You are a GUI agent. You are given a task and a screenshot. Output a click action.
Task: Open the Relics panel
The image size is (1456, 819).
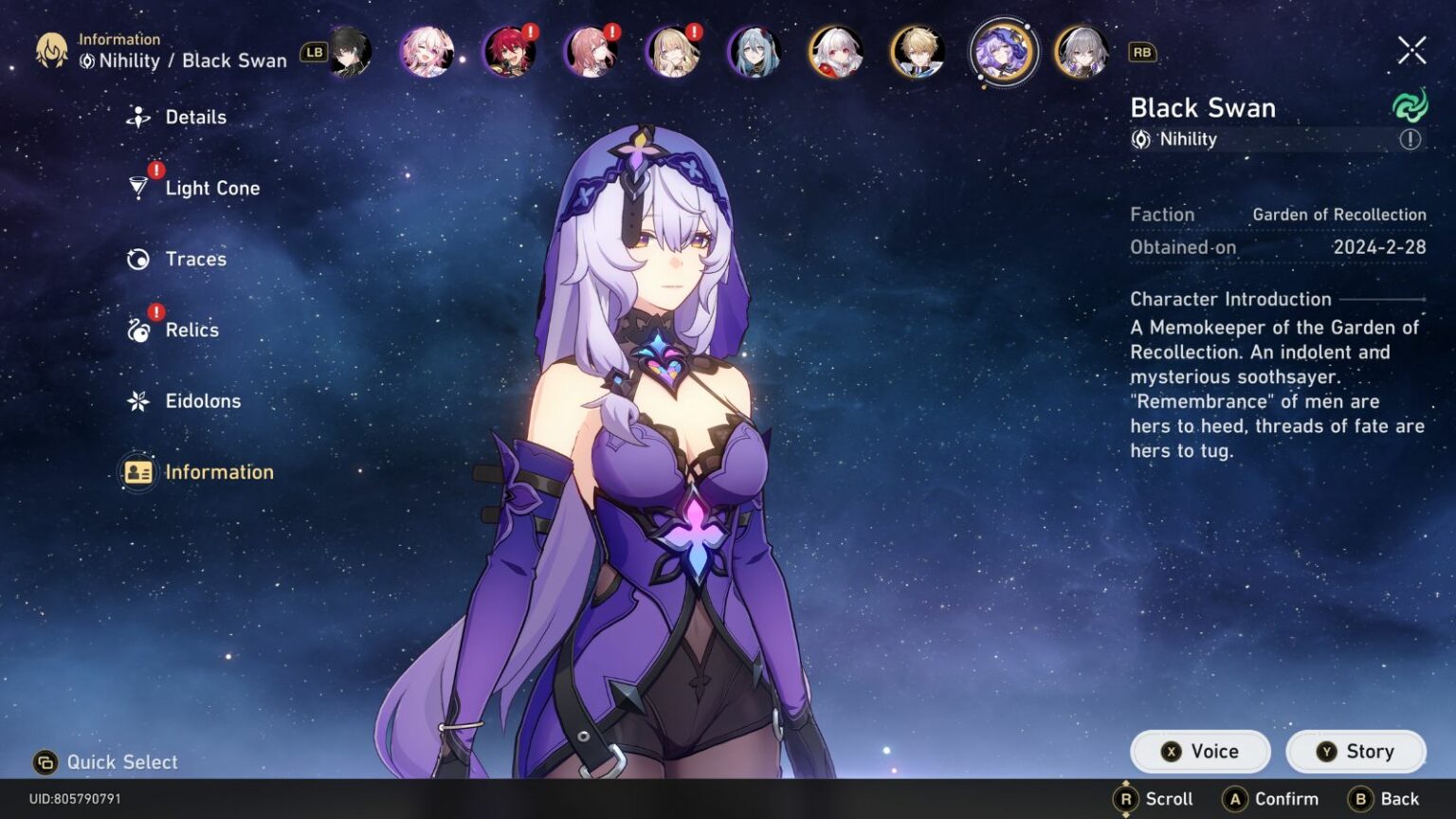point(138,330)
